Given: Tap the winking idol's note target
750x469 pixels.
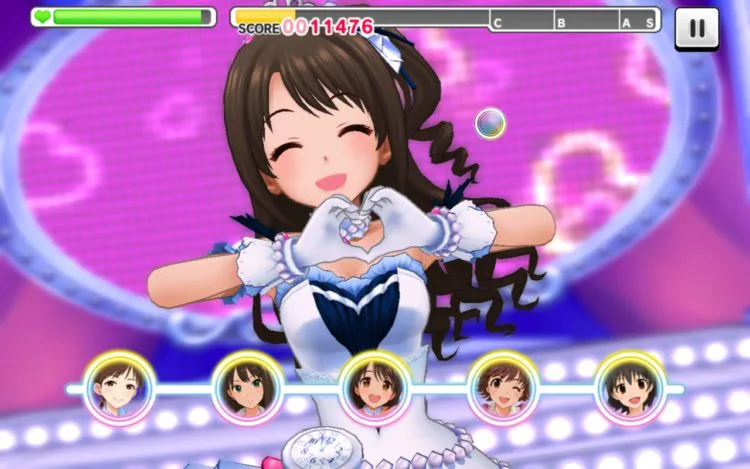Looking at the screenshot, I should tap(503, 387).
